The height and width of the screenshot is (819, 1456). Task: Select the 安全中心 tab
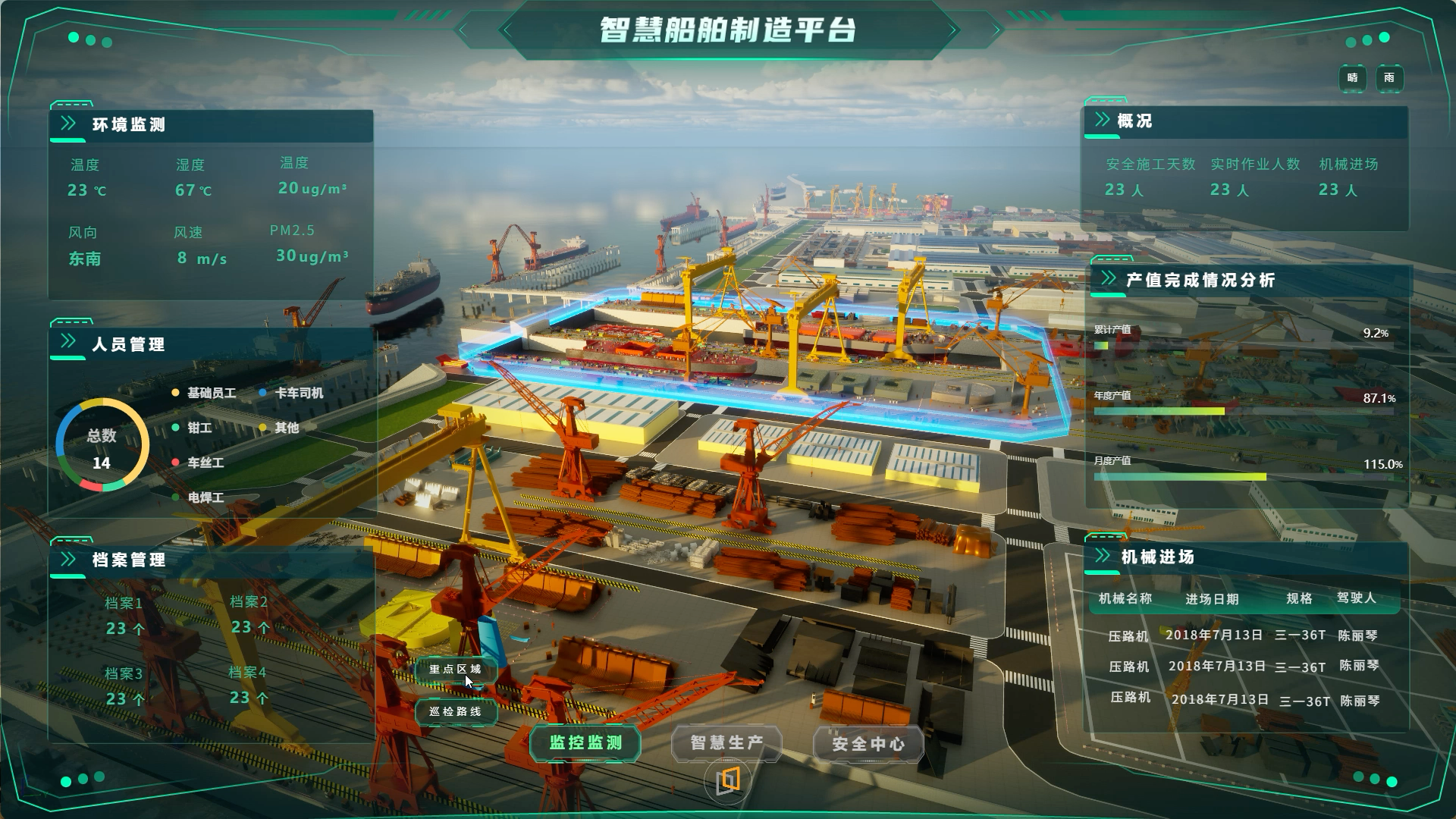tap(868, 744)
